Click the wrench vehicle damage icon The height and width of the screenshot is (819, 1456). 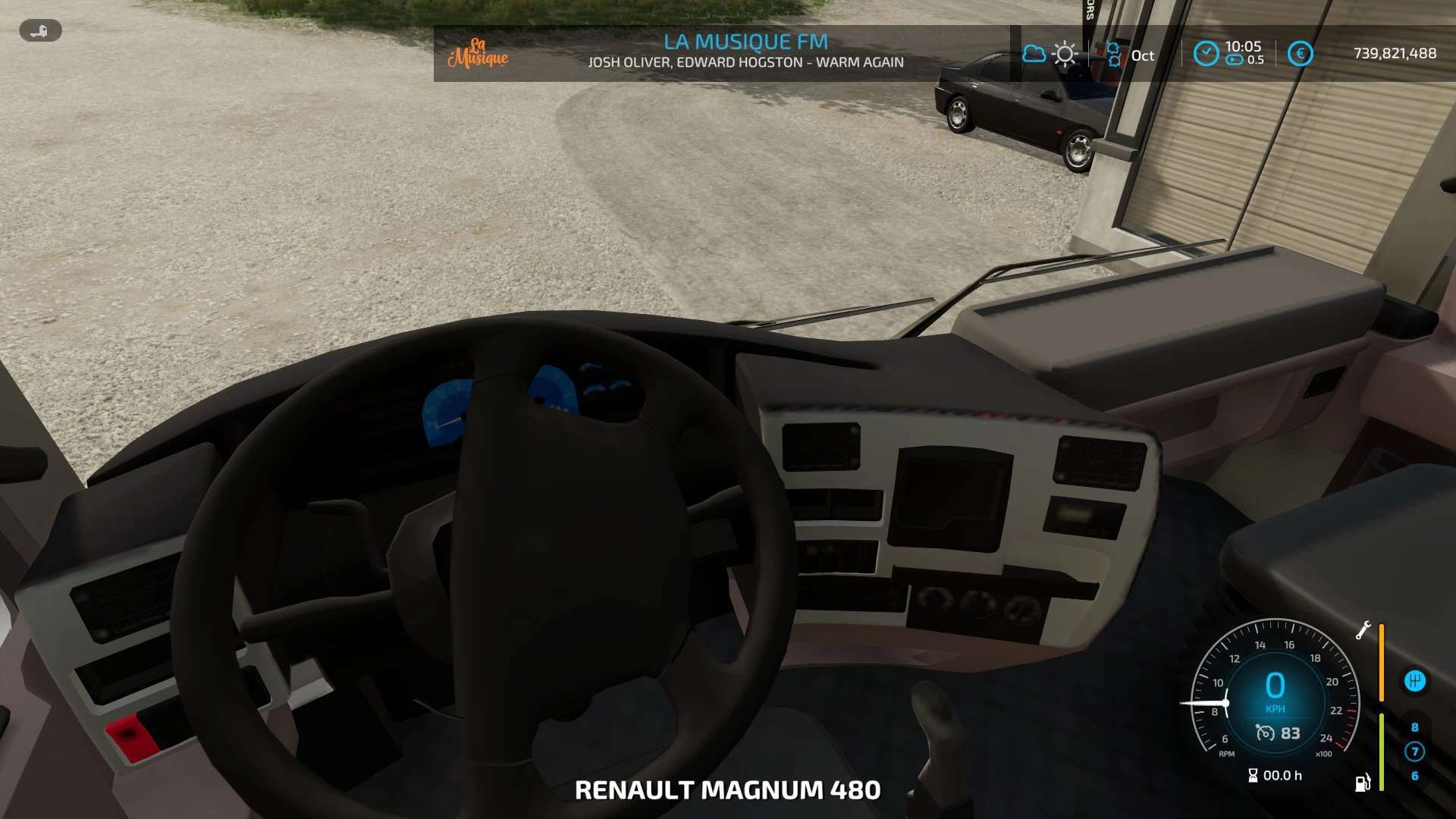[x=1363, y=630]
